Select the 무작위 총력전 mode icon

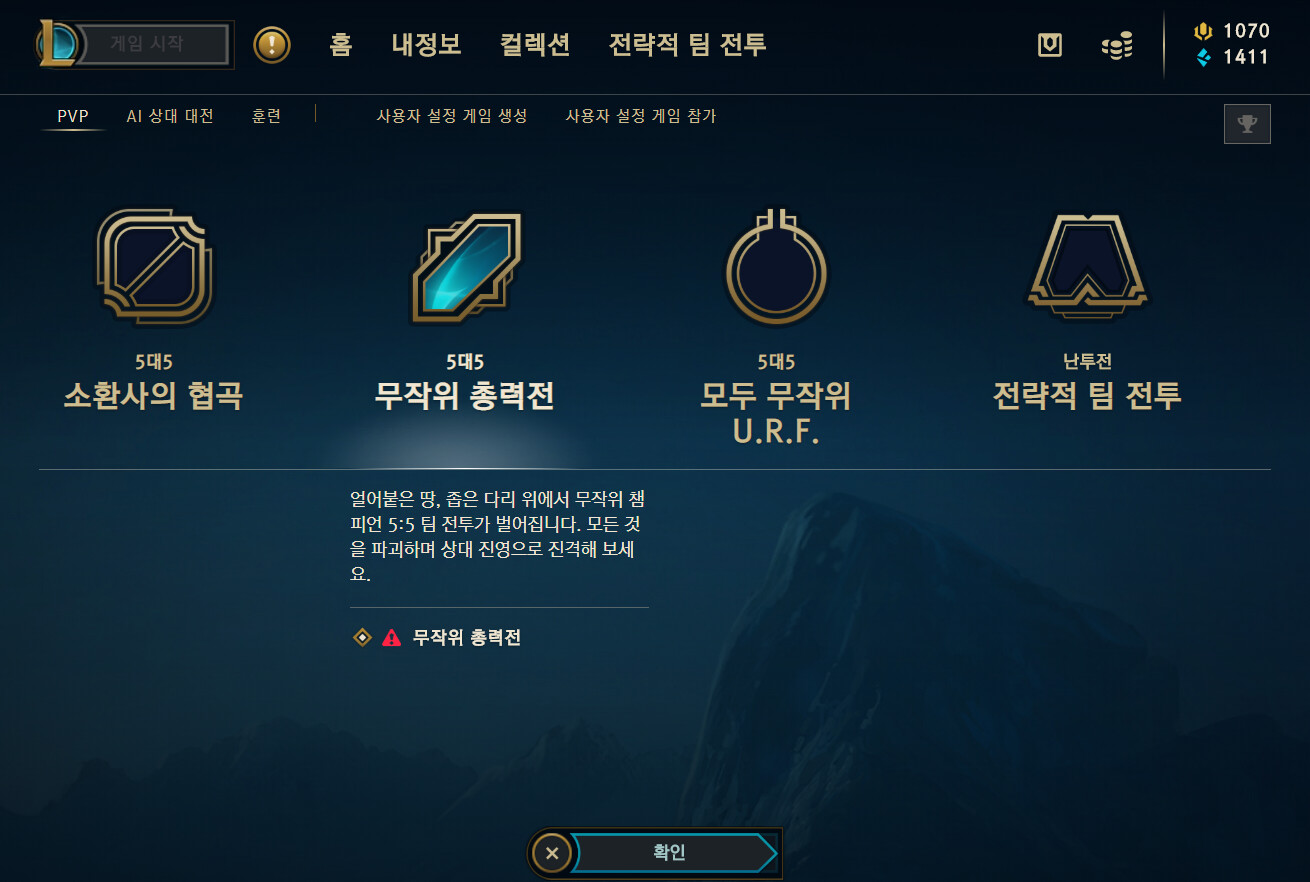pos(465,265)
